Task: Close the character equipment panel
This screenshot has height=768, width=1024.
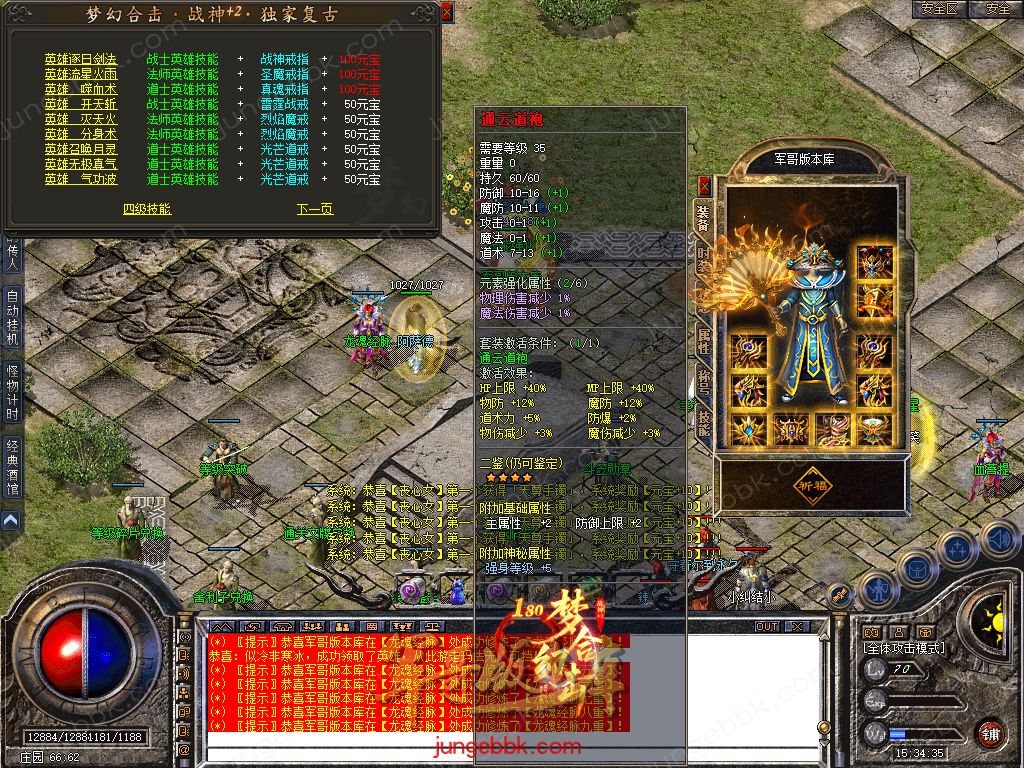Action: pos(704,185)
